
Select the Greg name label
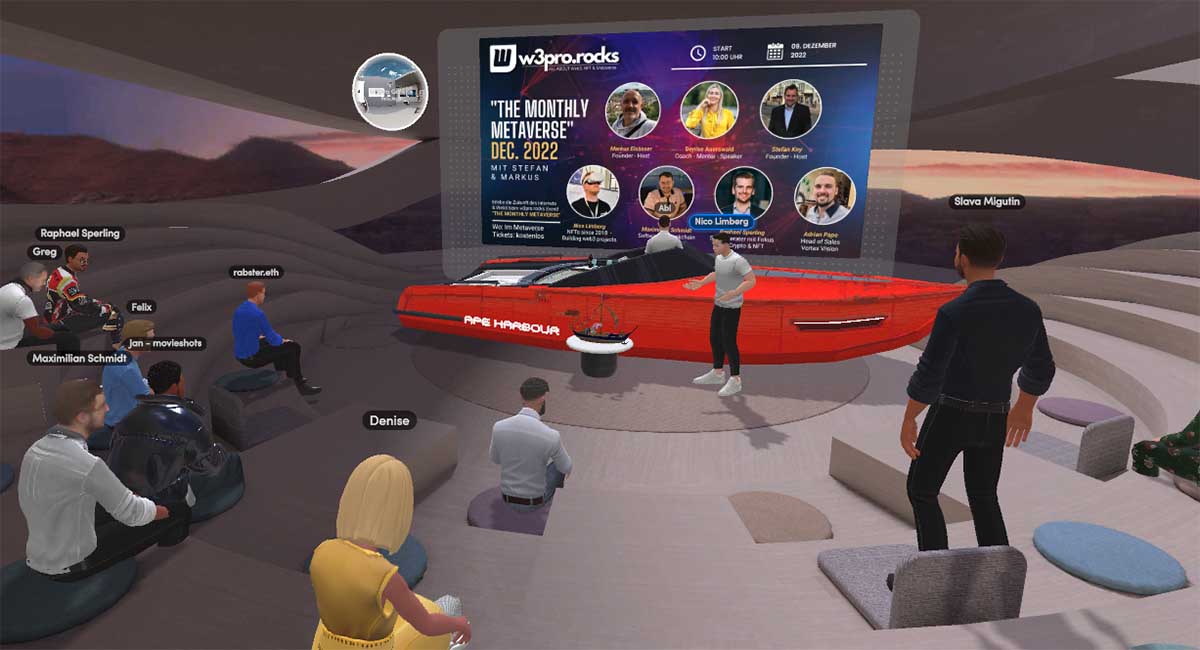(43, 252)
